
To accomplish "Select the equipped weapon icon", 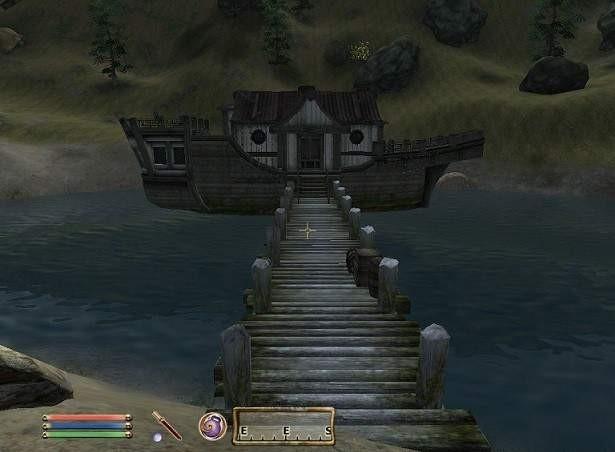I will pyautogui.click(x=166, y=425).
